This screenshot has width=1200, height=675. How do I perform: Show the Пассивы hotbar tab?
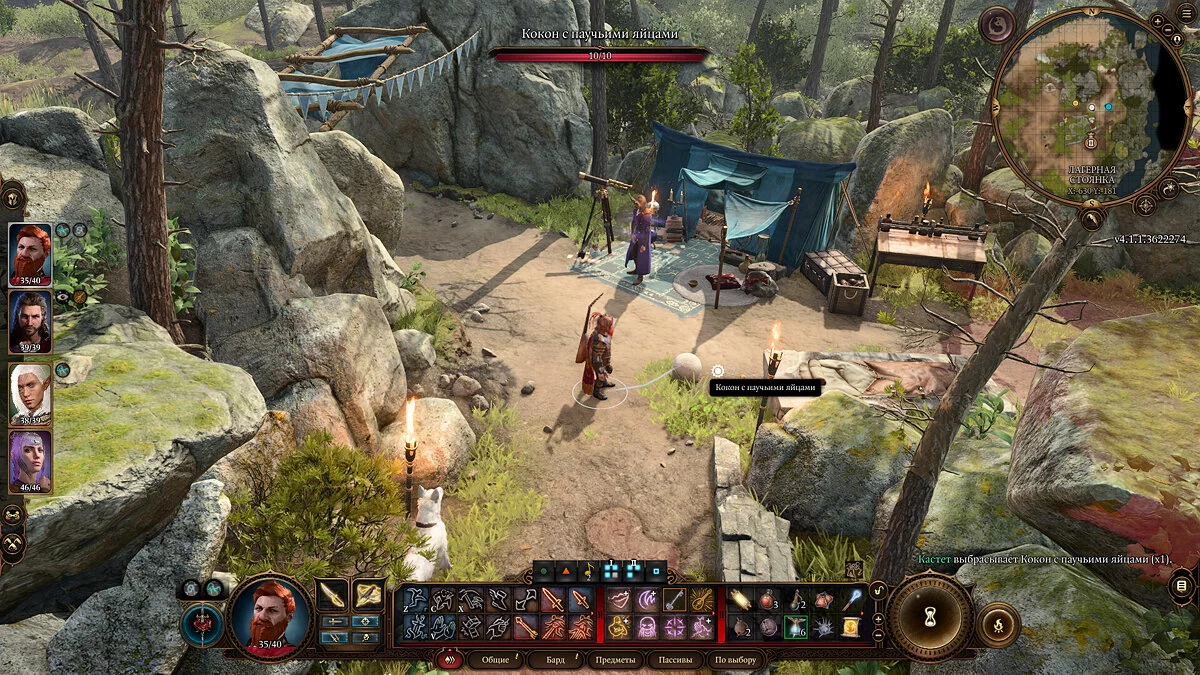675,660
